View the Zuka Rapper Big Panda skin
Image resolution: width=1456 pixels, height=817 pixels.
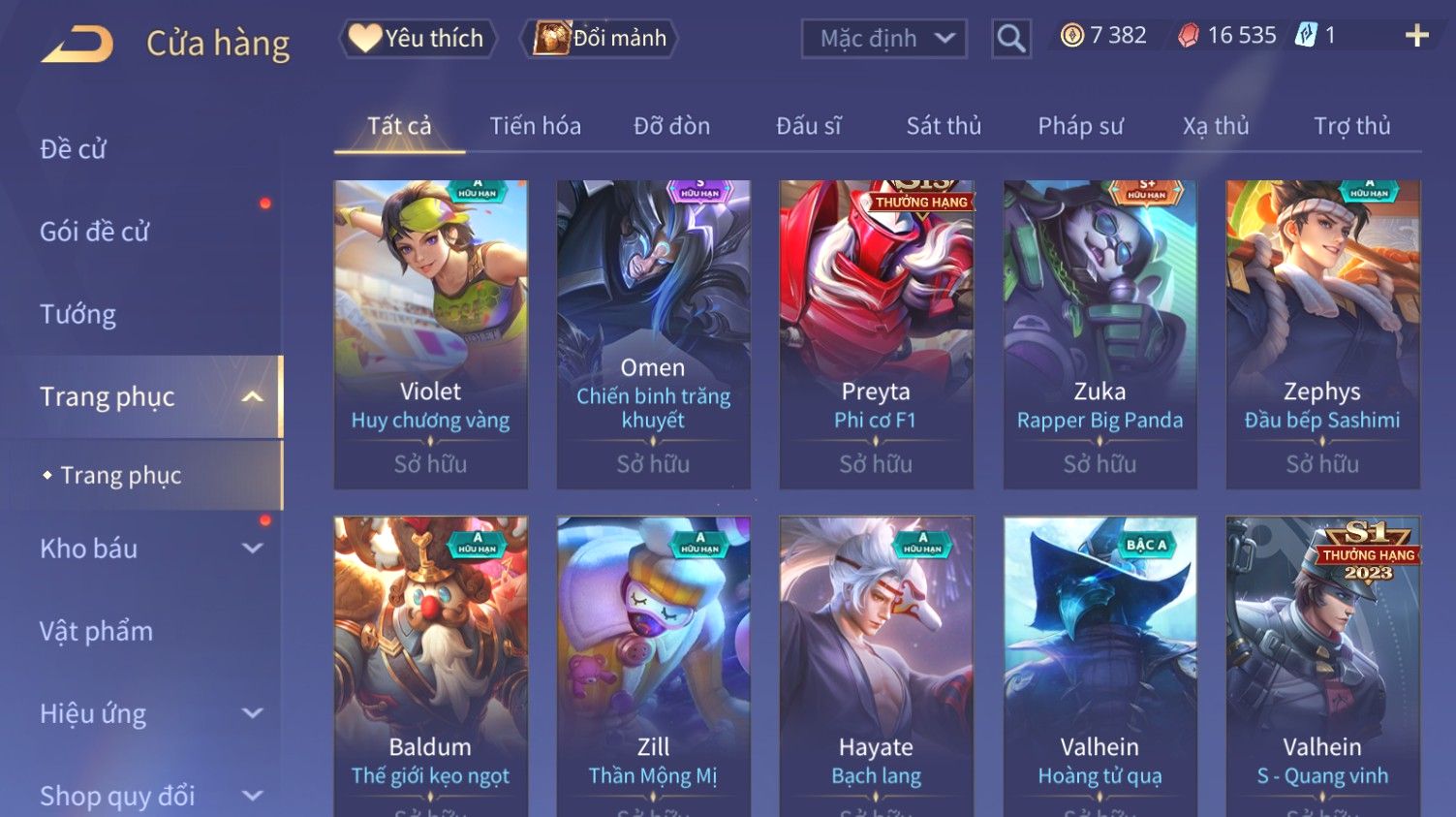click(x=1100, y=334)
